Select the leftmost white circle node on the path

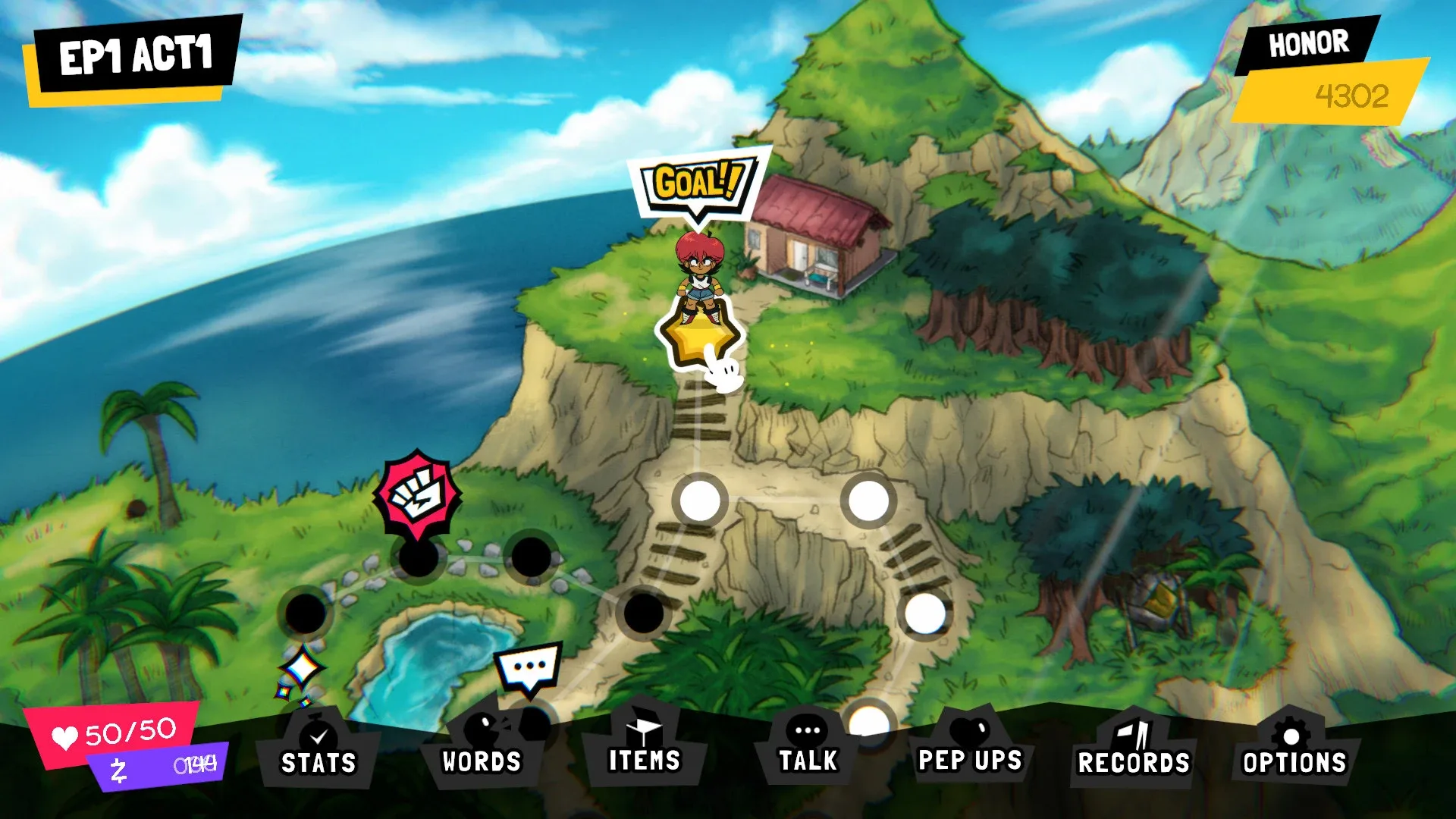point(699,500)
